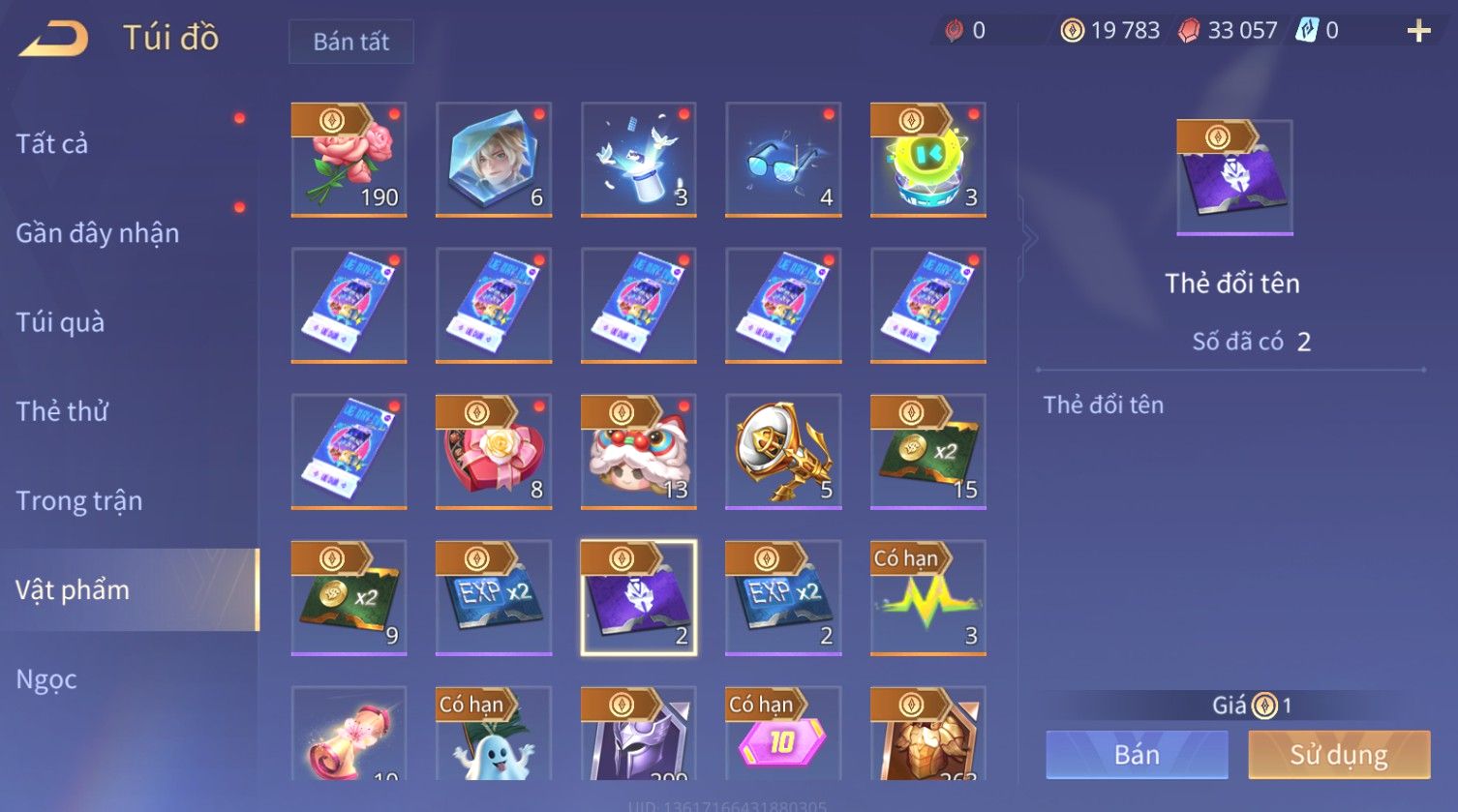Pick the blue sunglasses item
Screen dimensions: 1458x812
[x=783, y=160]
